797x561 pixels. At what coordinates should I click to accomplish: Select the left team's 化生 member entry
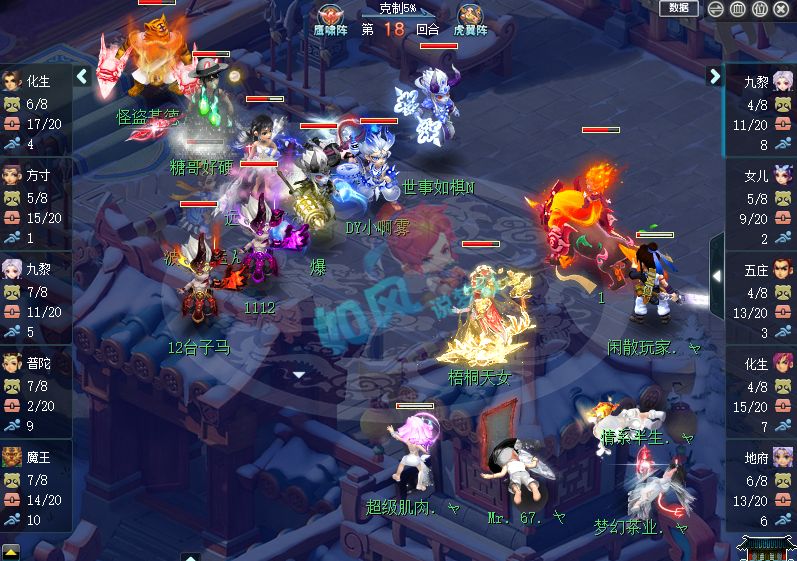pyautogui.click(x=34, y=112)
